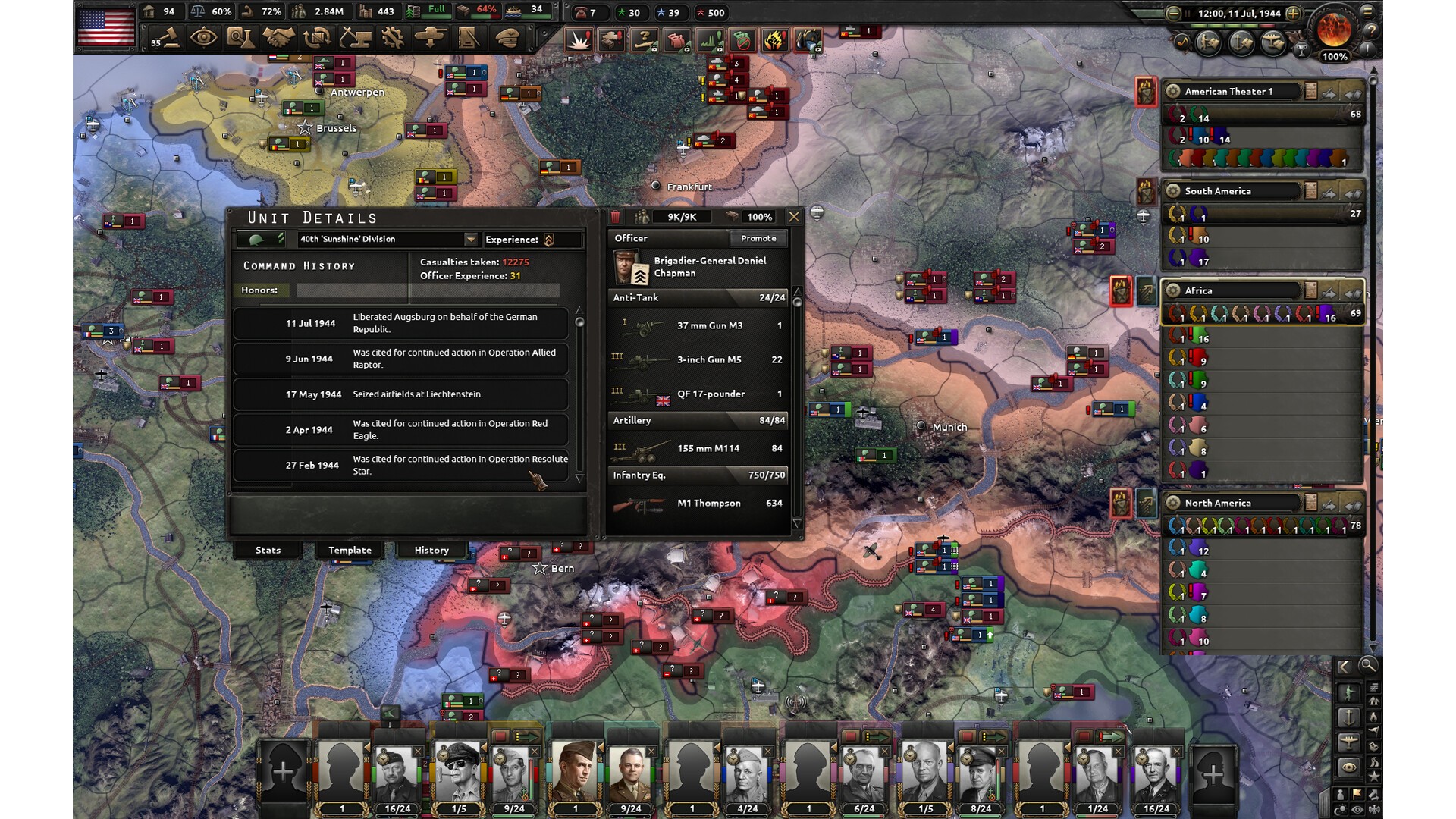The width and height of the screenshot is (1456, 819).
Task: Increase game speed with plus button
Action: (1294, 14)
